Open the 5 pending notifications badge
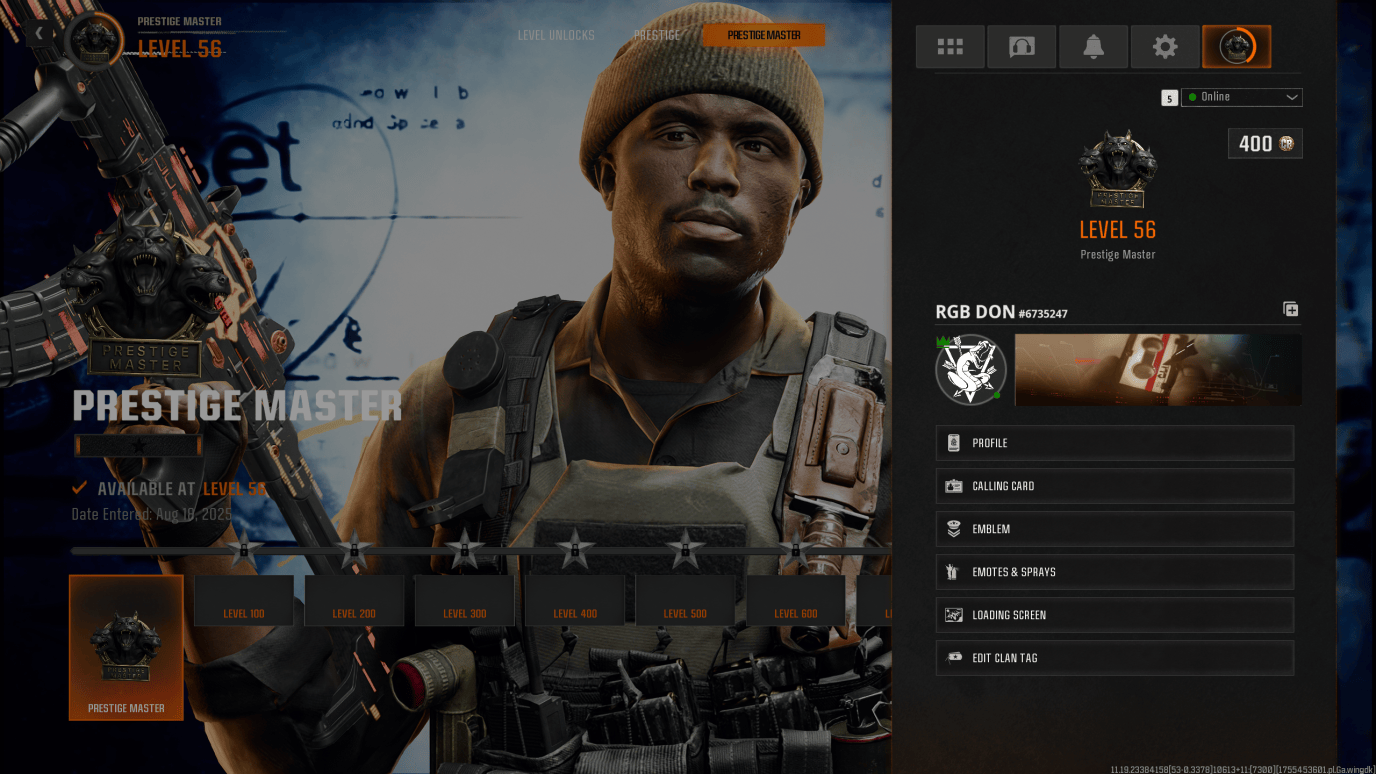The height and width of the screenshot is (774, 1376). tap(1169, 97)
